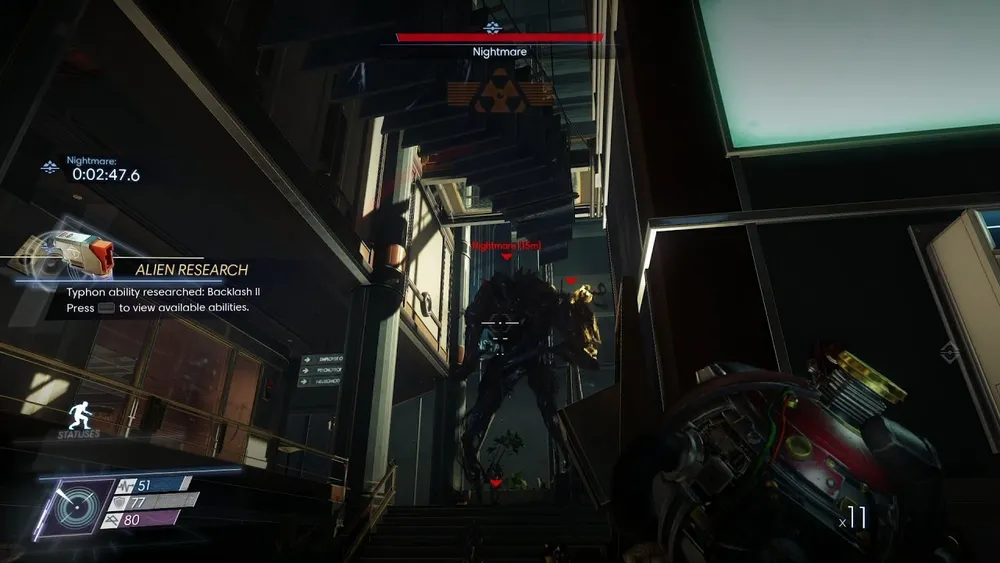Click the Nightmare timer tracker icon

[x=48, y=167]
